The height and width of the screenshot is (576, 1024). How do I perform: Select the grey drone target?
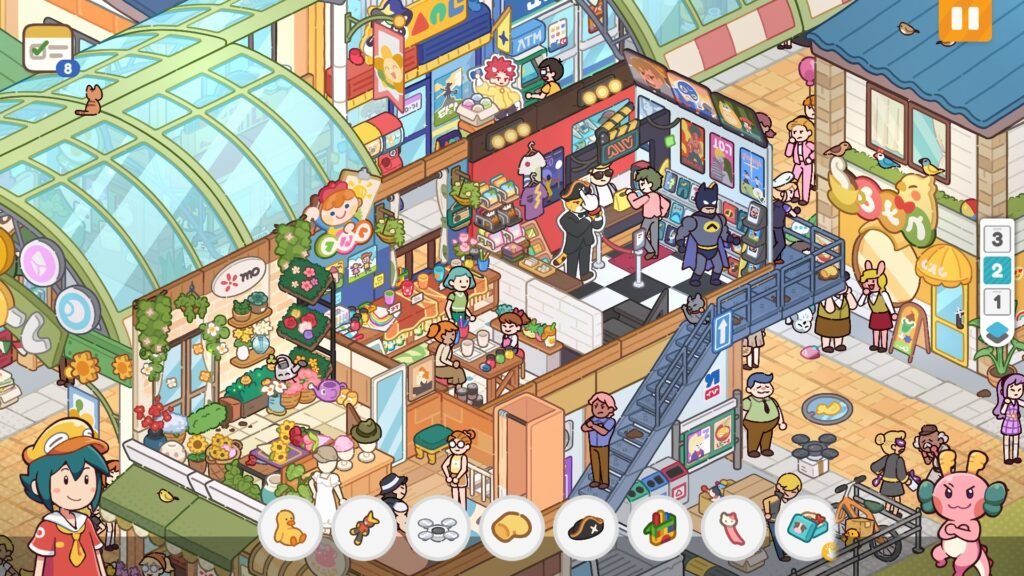tap(438, 527)
